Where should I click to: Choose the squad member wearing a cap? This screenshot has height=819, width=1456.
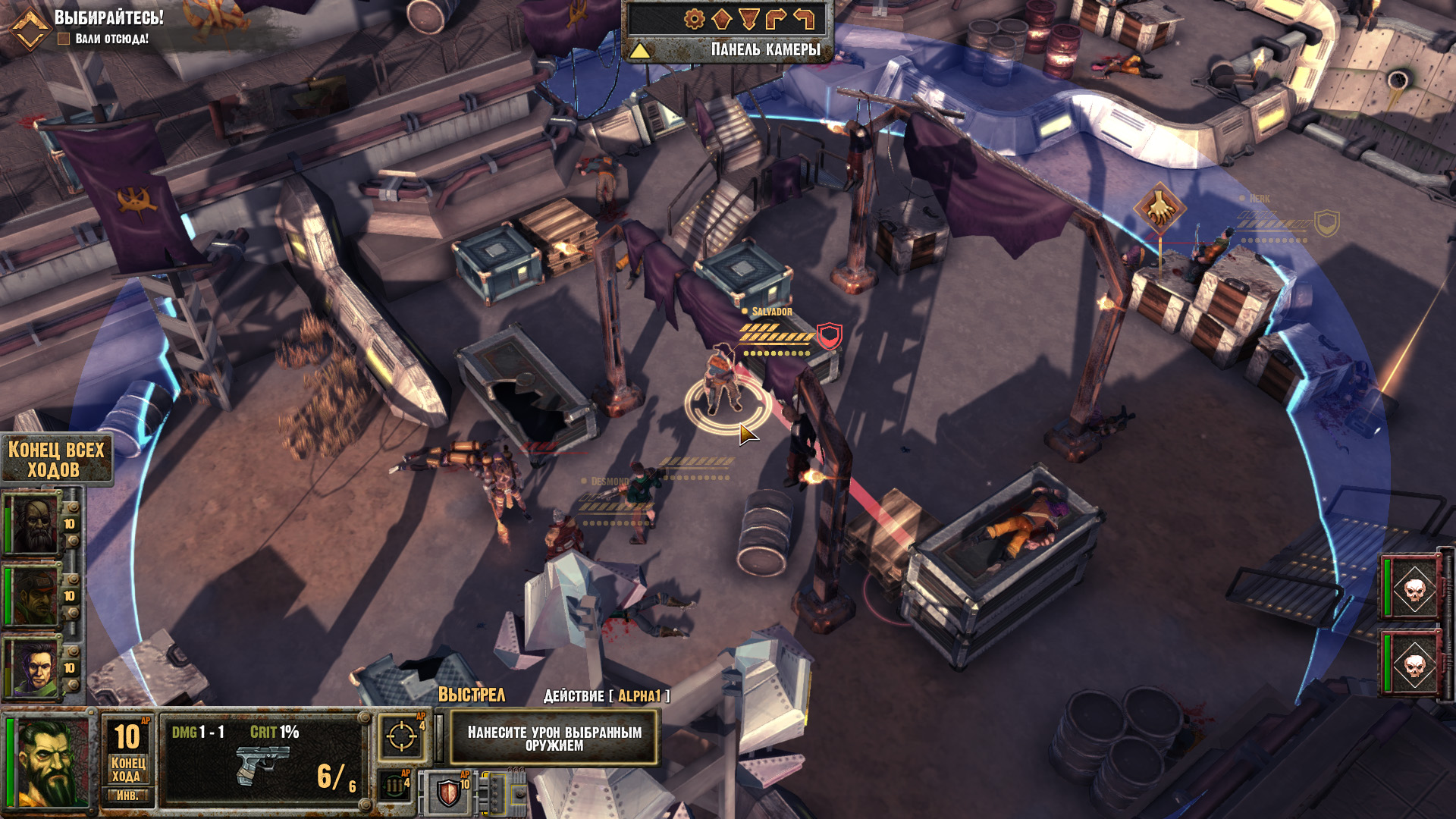coord(33,596)
